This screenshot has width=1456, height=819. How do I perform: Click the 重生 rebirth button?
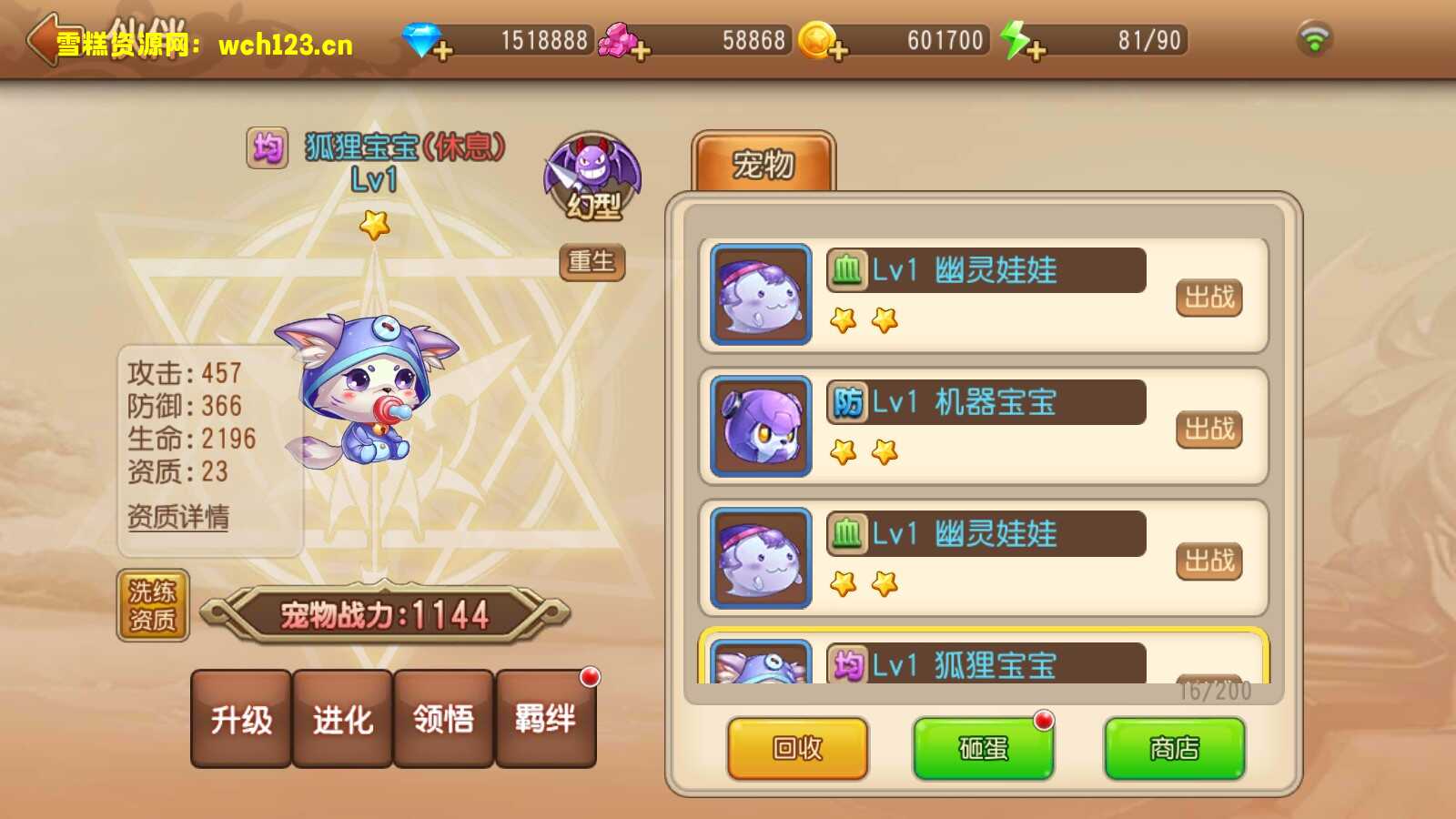click(x=591, y=262)
